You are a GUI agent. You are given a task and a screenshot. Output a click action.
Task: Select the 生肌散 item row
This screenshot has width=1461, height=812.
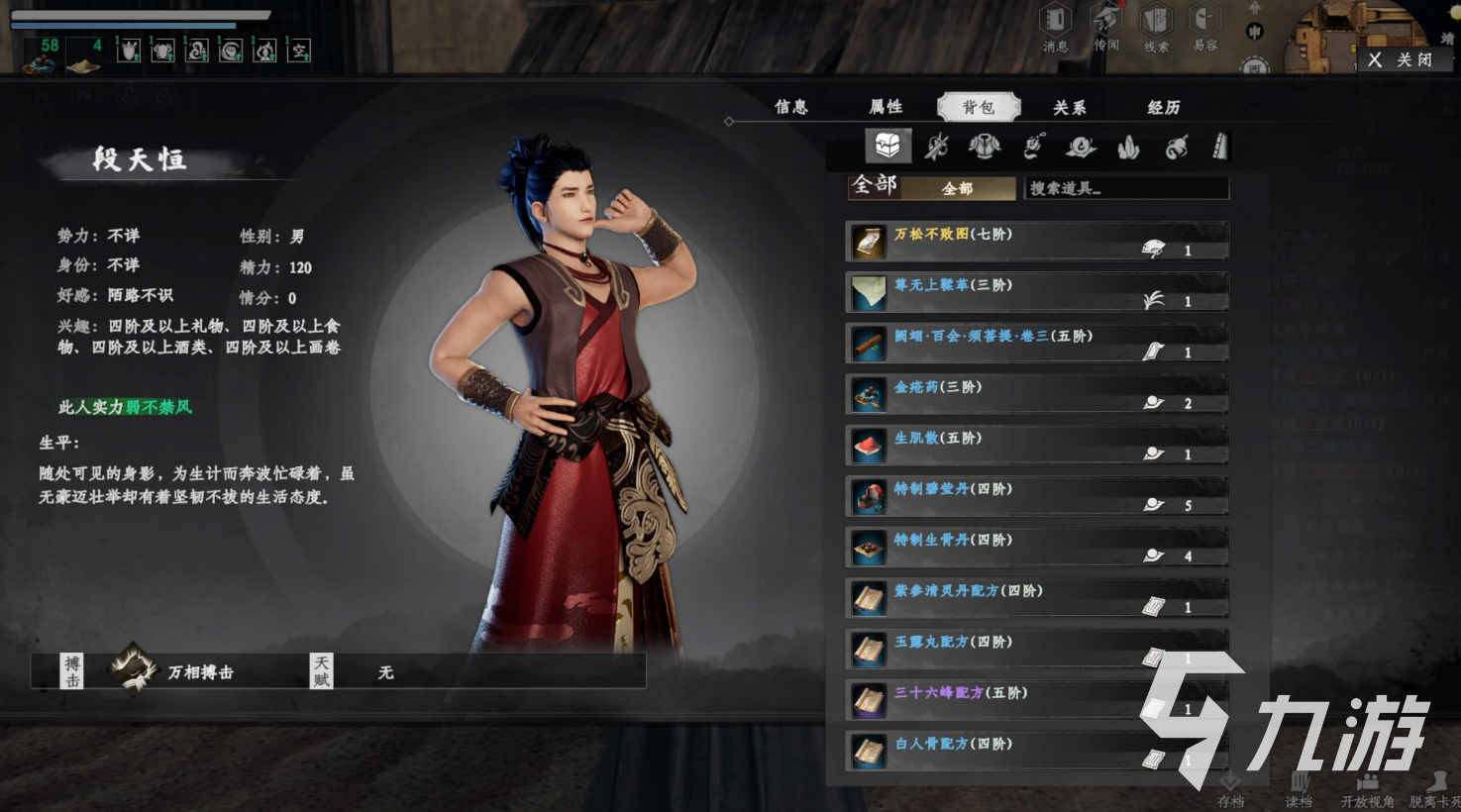click(1036, 446)
